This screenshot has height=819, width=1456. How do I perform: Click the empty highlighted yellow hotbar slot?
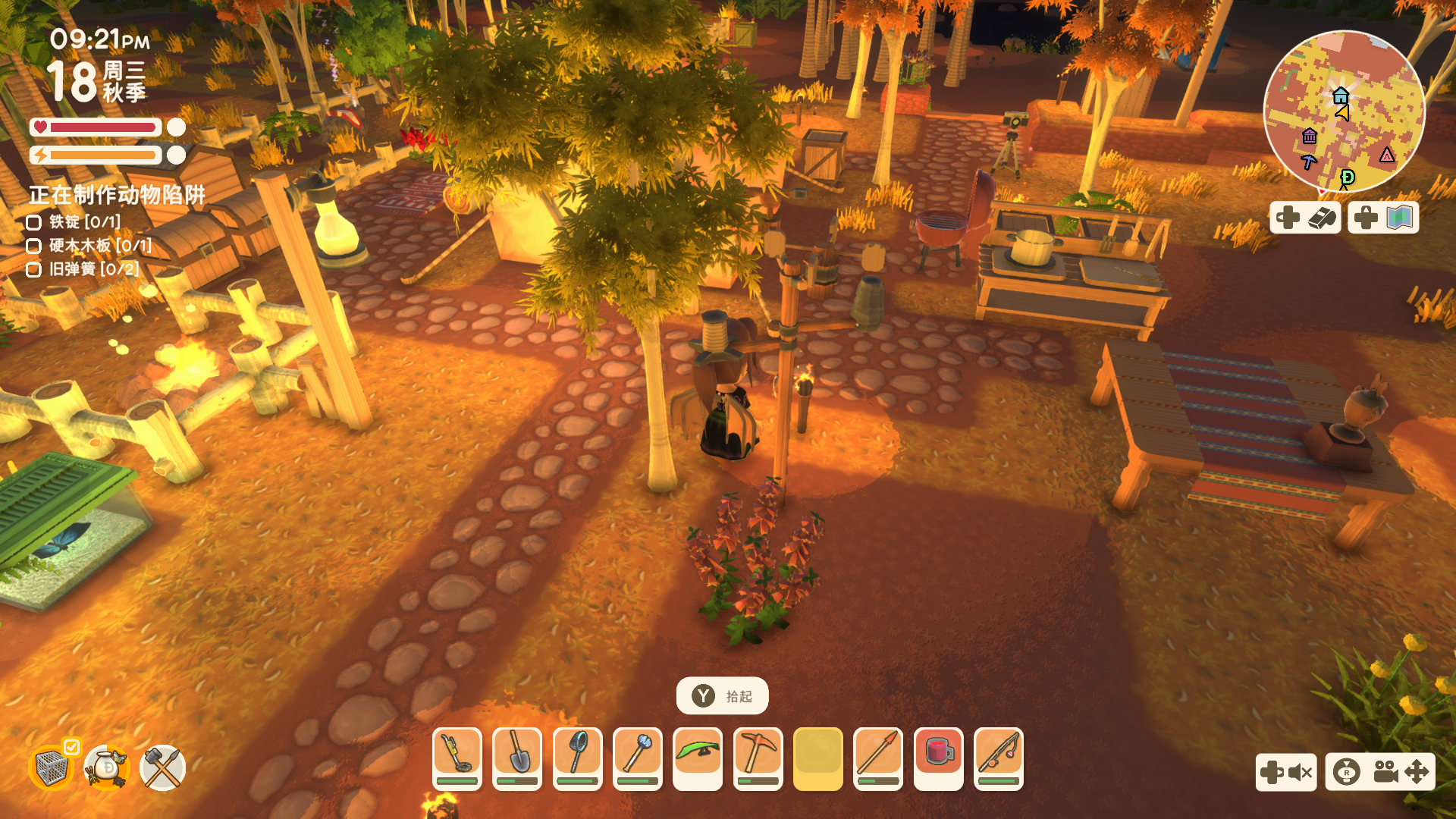pyautogui.click(x=817, y=758)
